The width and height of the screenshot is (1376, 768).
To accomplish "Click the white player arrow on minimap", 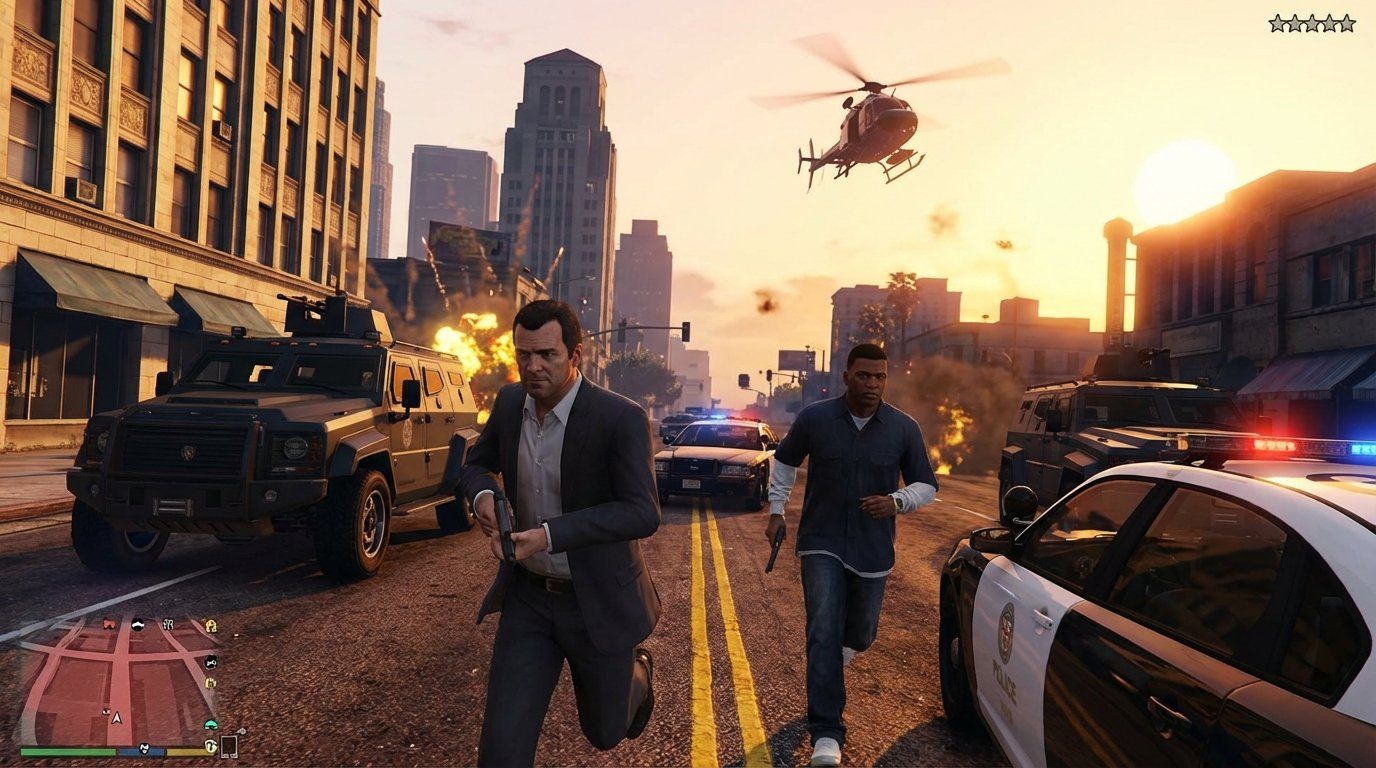I will click(116, 717).
